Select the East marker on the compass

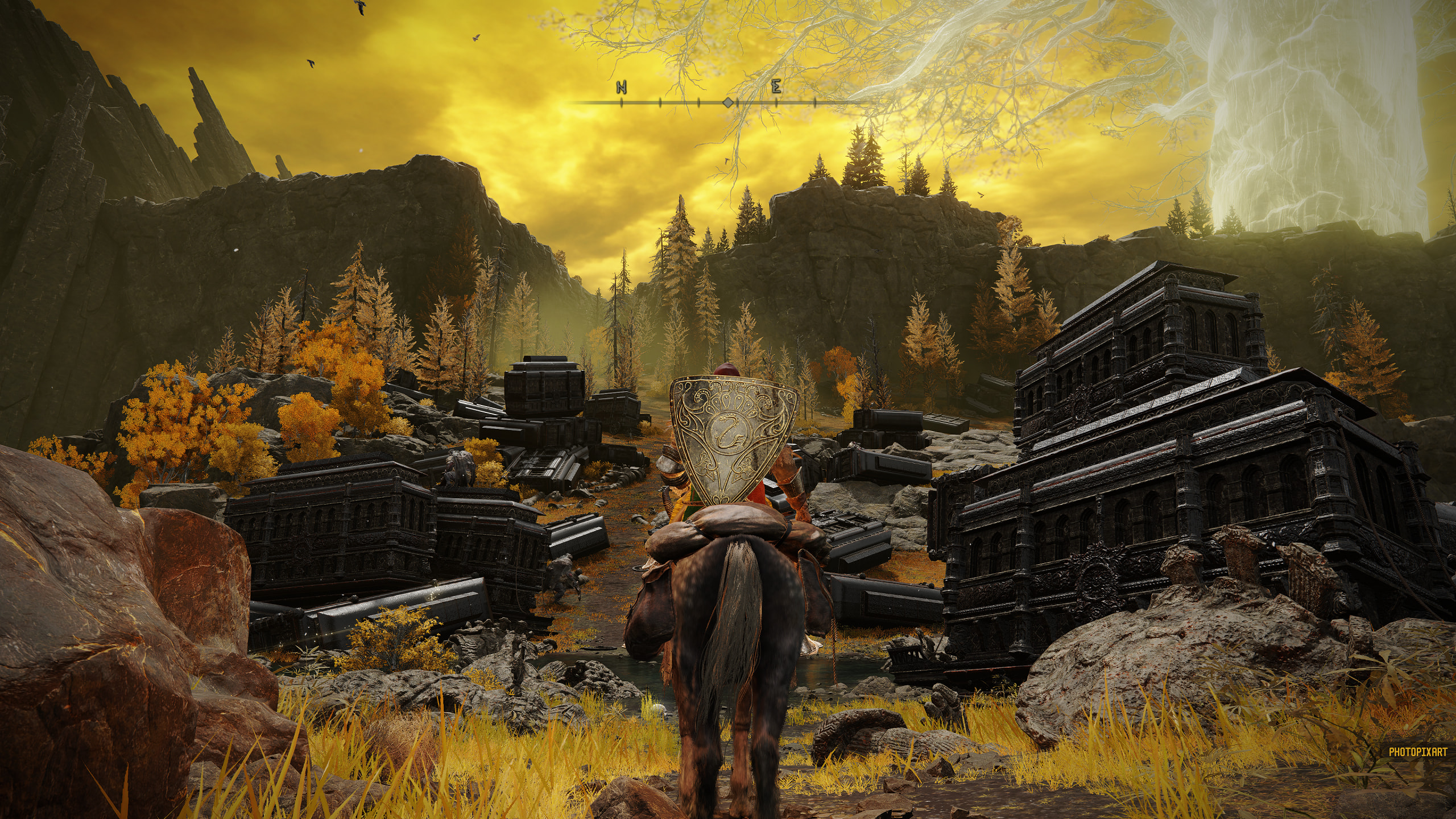click(776, 88)
